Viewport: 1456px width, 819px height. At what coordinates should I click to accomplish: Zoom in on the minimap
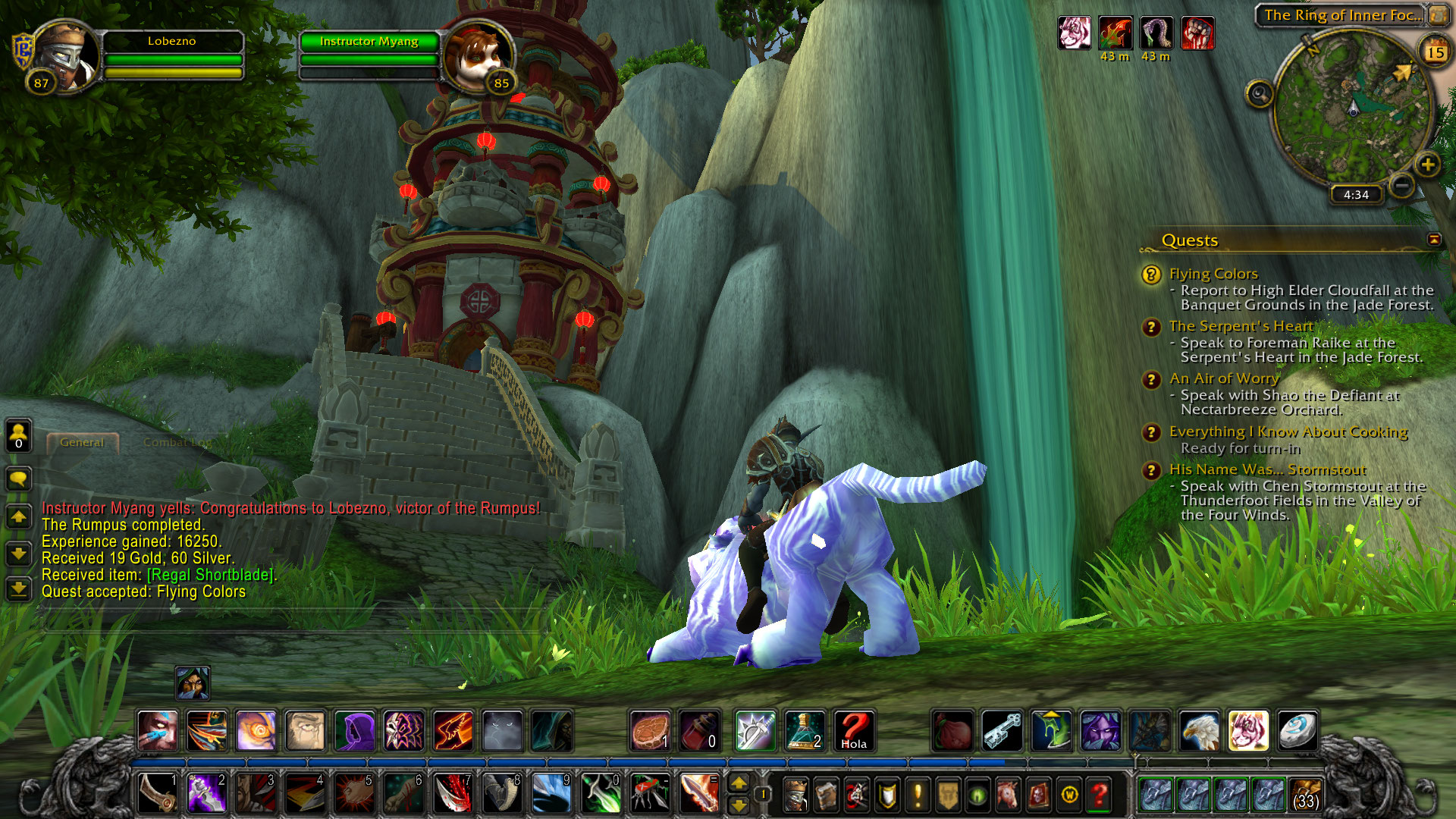[1427, 165]
